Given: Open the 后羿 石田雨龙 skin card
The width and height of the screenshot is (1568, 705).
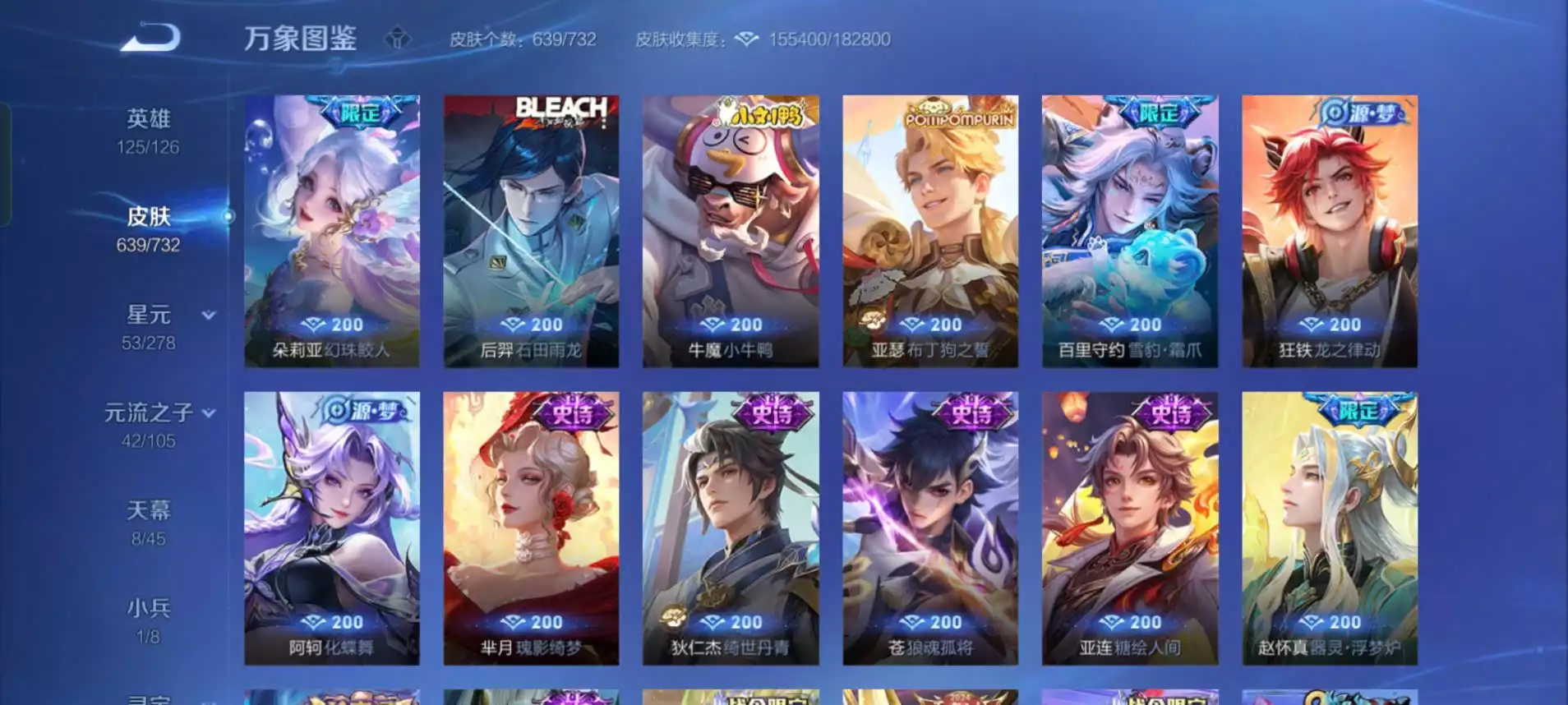Looking at the screenshot, I should coord(531,231).
